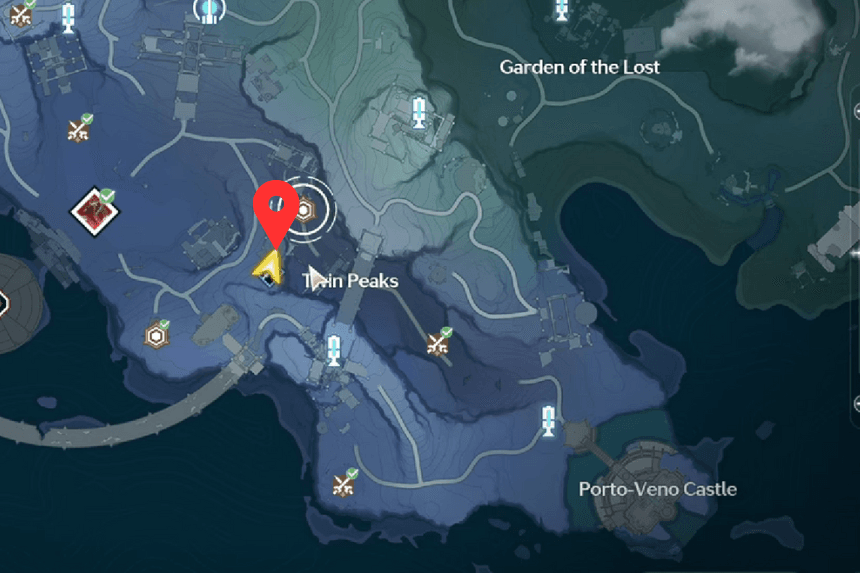Select the crossed-swords marker above the red diamond

click(80, 129)
